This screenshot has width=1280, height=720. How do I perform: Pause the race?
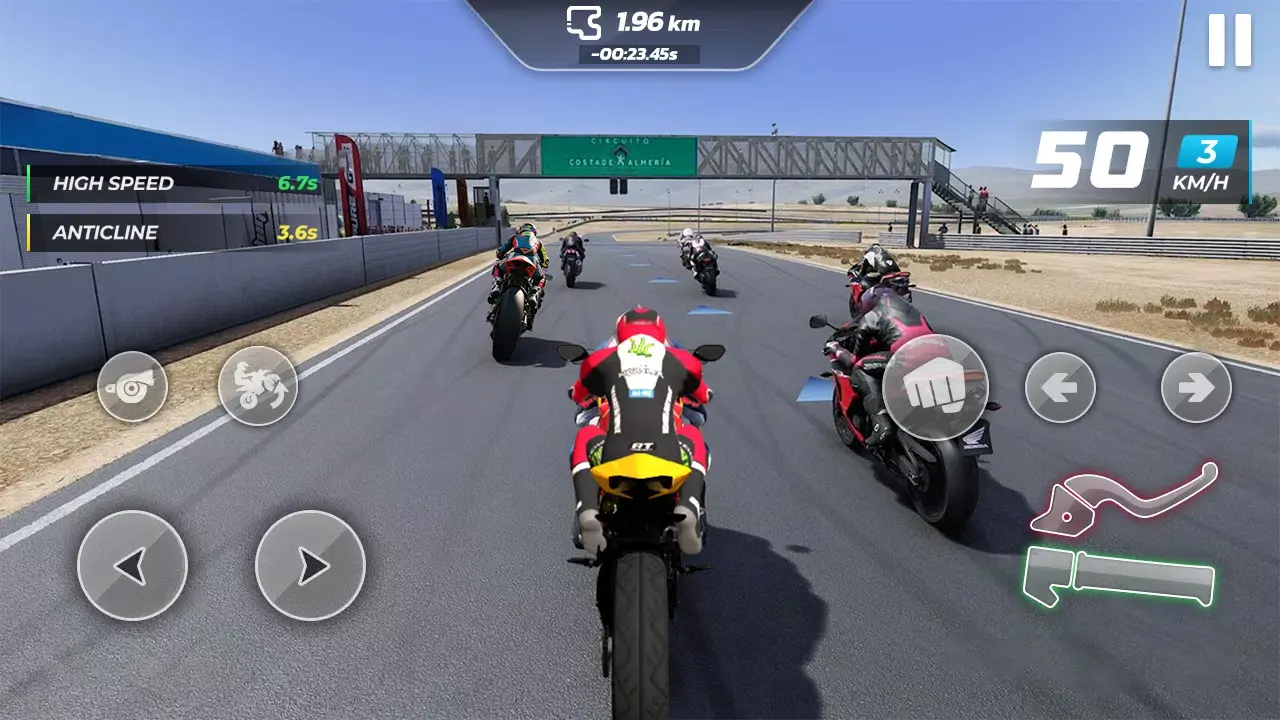(x=1230, y=42)
